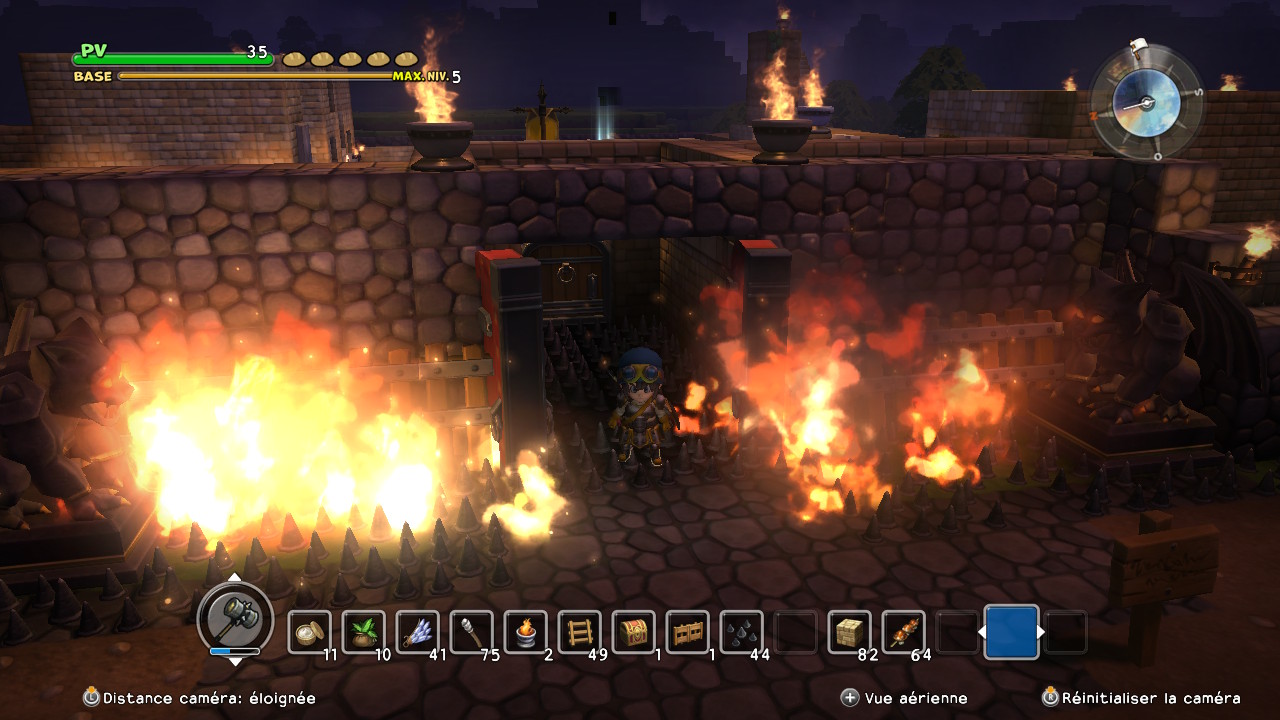The height and width of the screenshot is (720, 1280).
Task: Choose the medicinal herb sack slot
Action: (364, 632)
